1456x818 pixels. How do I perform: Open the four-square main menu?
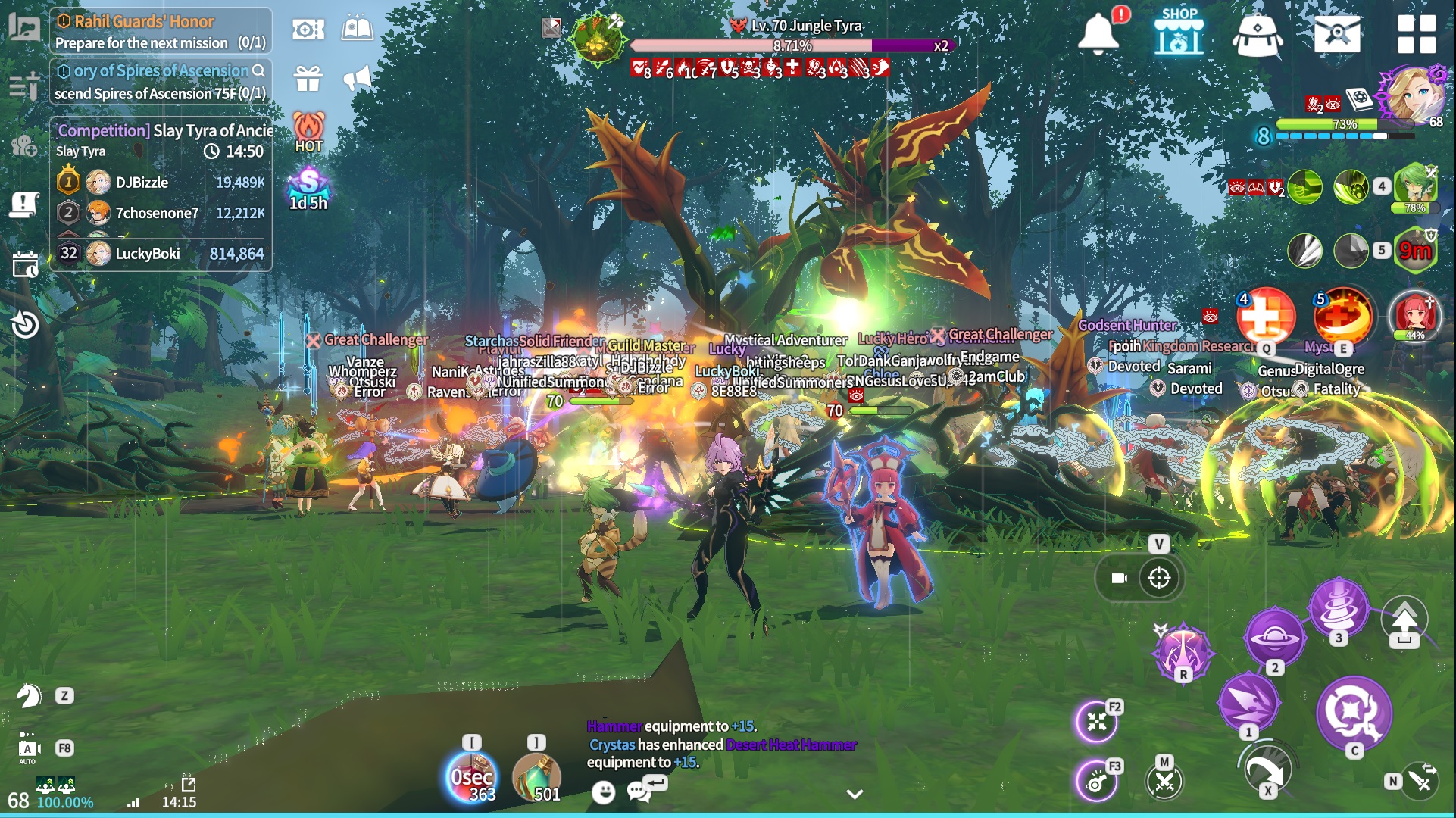click(1416, 34)
